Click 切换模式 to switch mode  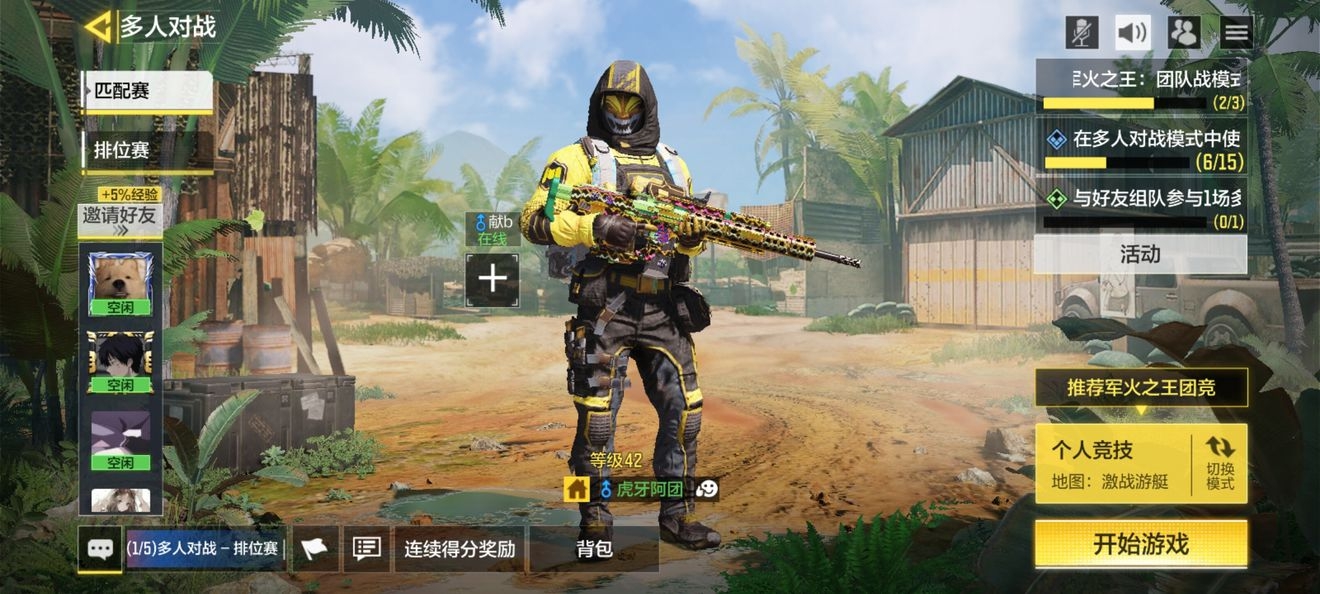click(1220, 463)
